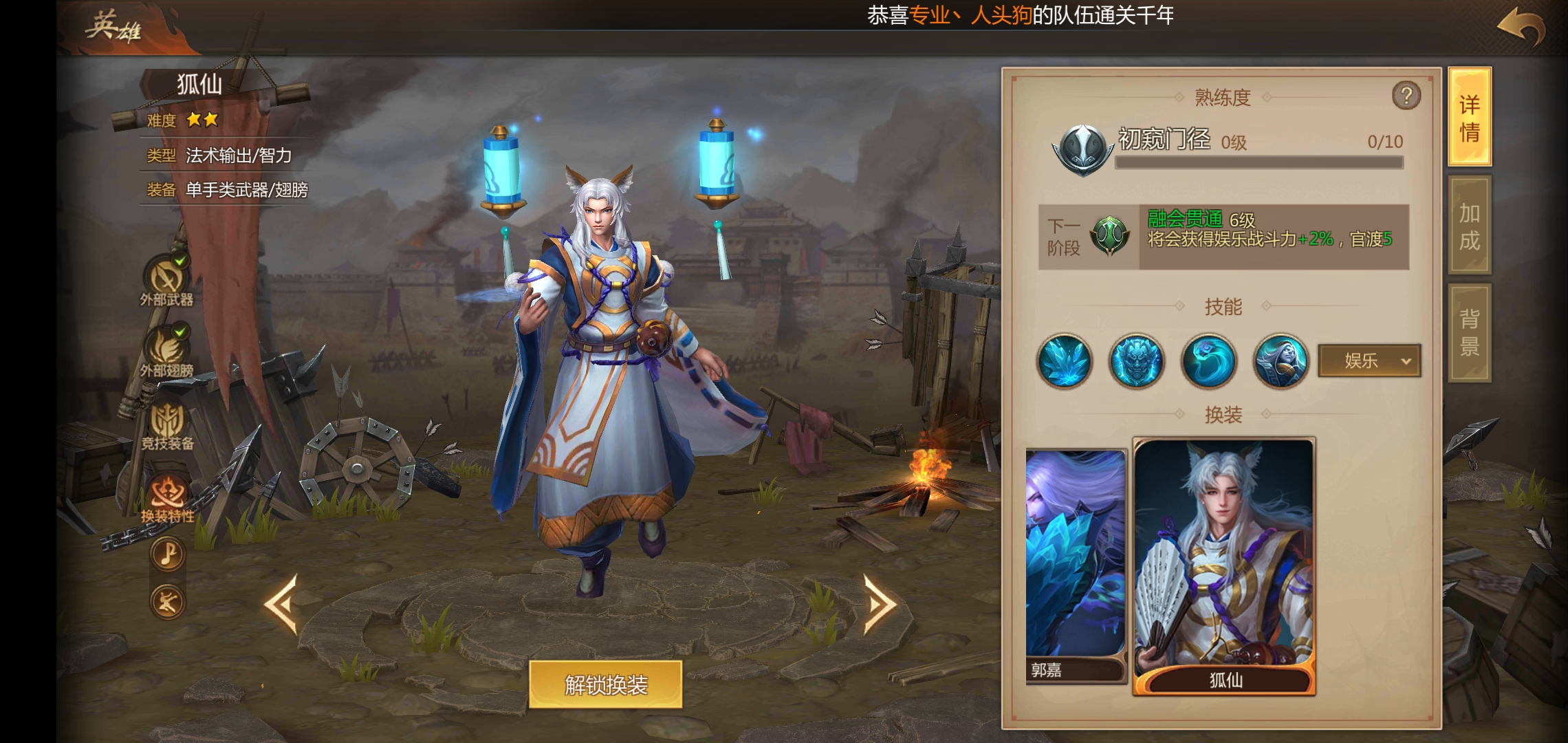This screenshot has height=743, width=1568.
Task: Open the 娱乐 skill mode dropdown
Action: (x=1369, y=361)
